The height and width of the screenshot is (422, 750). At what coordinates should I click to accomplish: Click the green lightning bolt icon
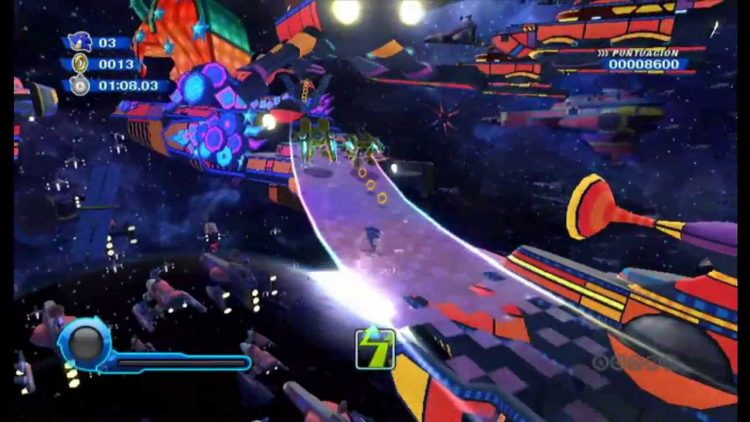pos(375,347)
